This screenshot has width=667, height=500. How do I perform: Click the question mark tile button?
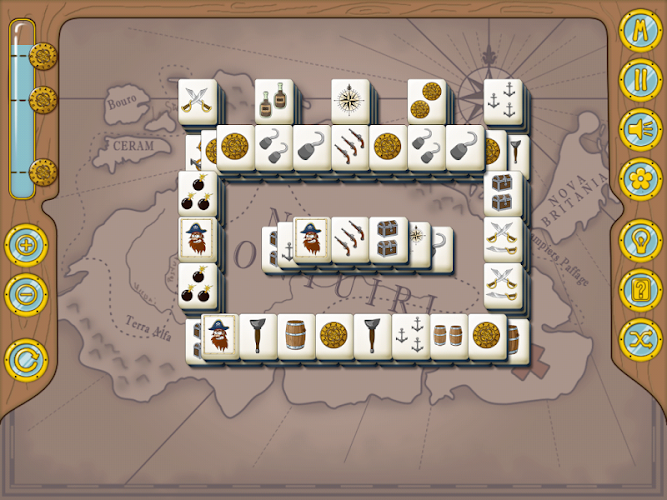click(x=637, y=290)
